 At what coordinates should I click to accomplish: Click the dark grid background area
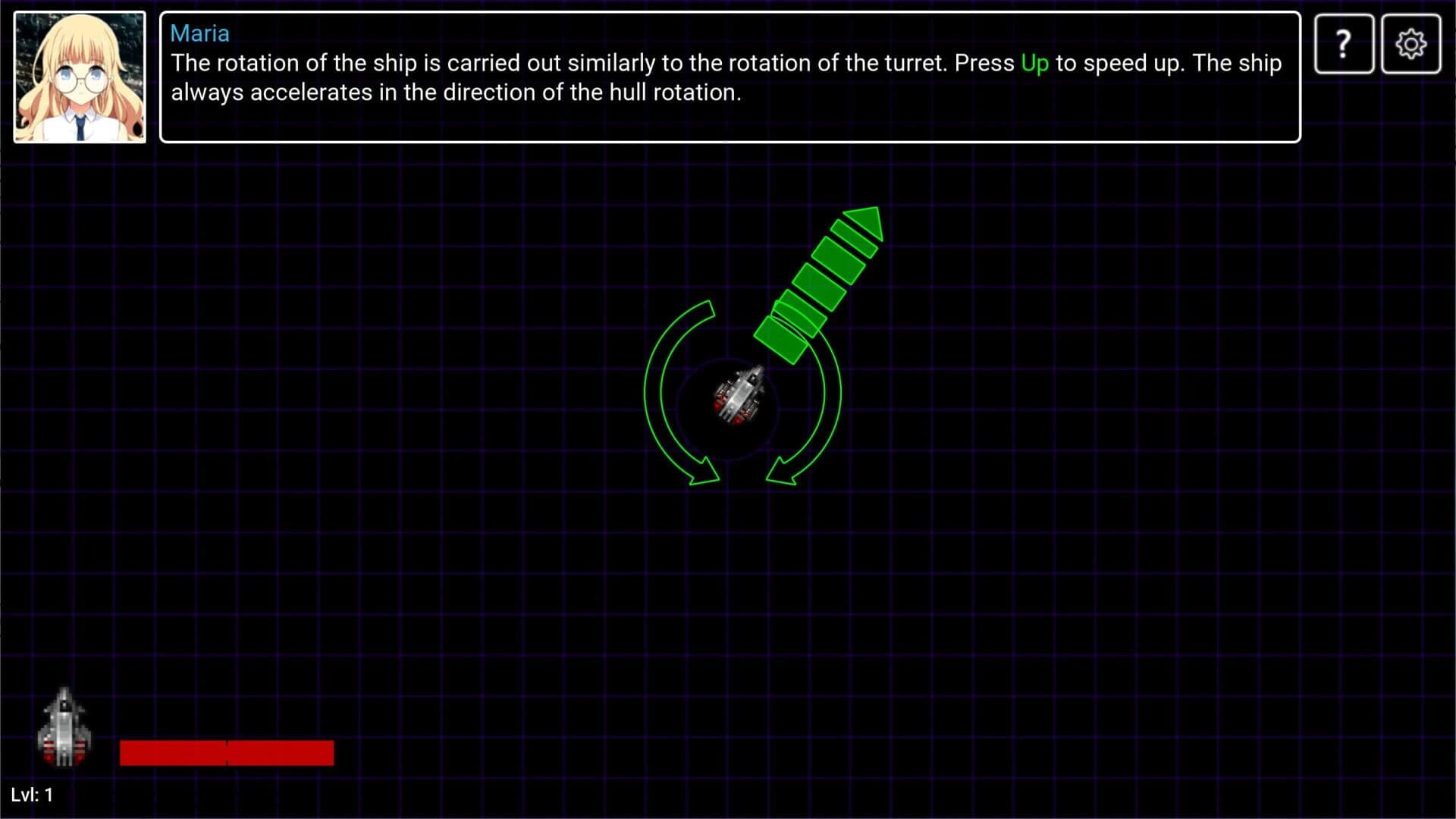tap(379, 455)
